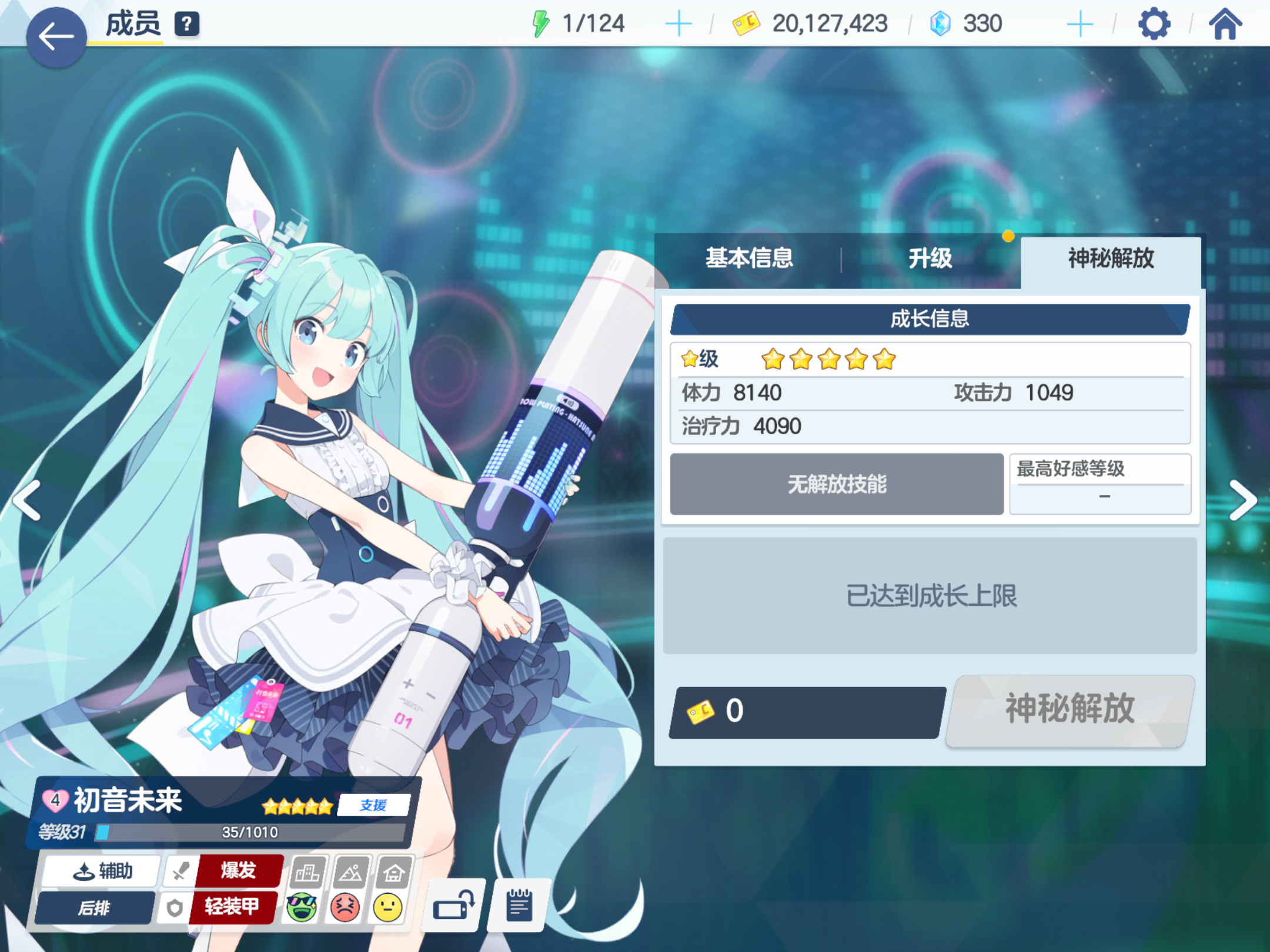Click the sword icon beside 爆发
The image size is (1270, 952).
[x=181, y=871]
